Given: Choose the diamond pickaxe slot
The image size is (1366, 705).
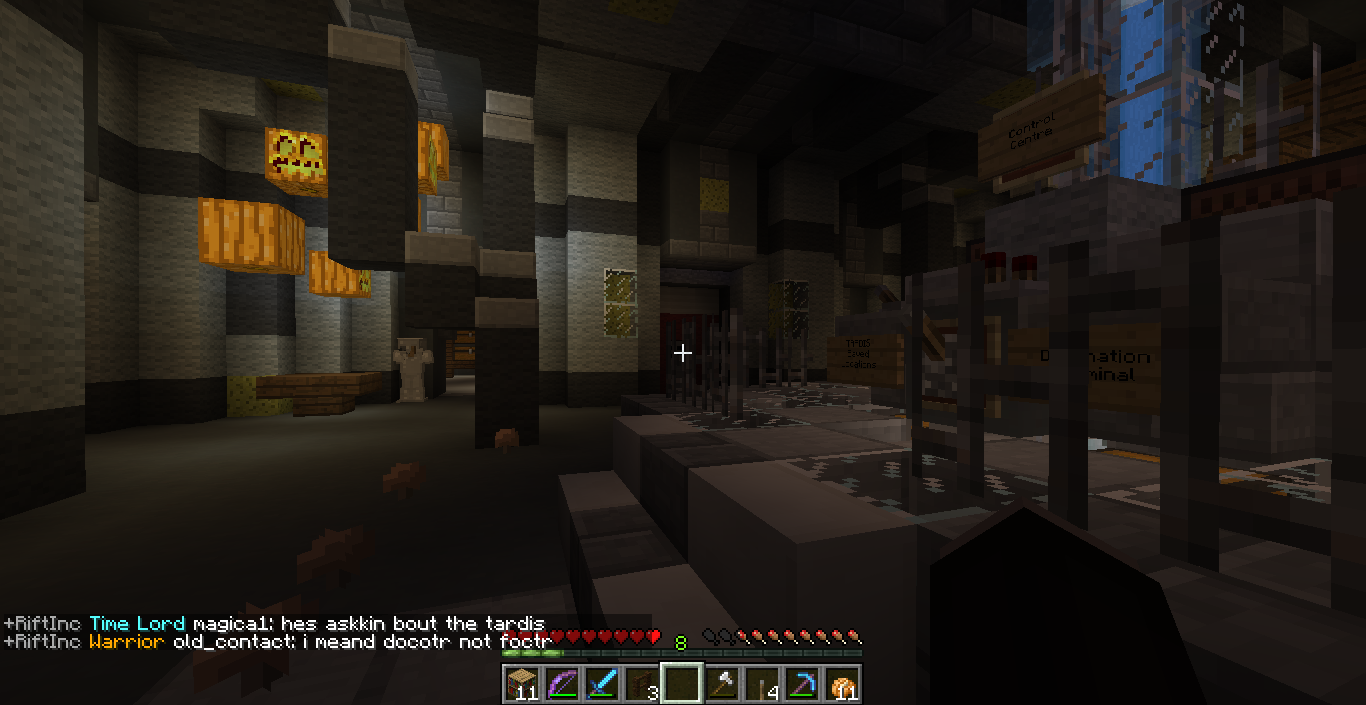Looking at the screenshot, I should coord(801,684).
